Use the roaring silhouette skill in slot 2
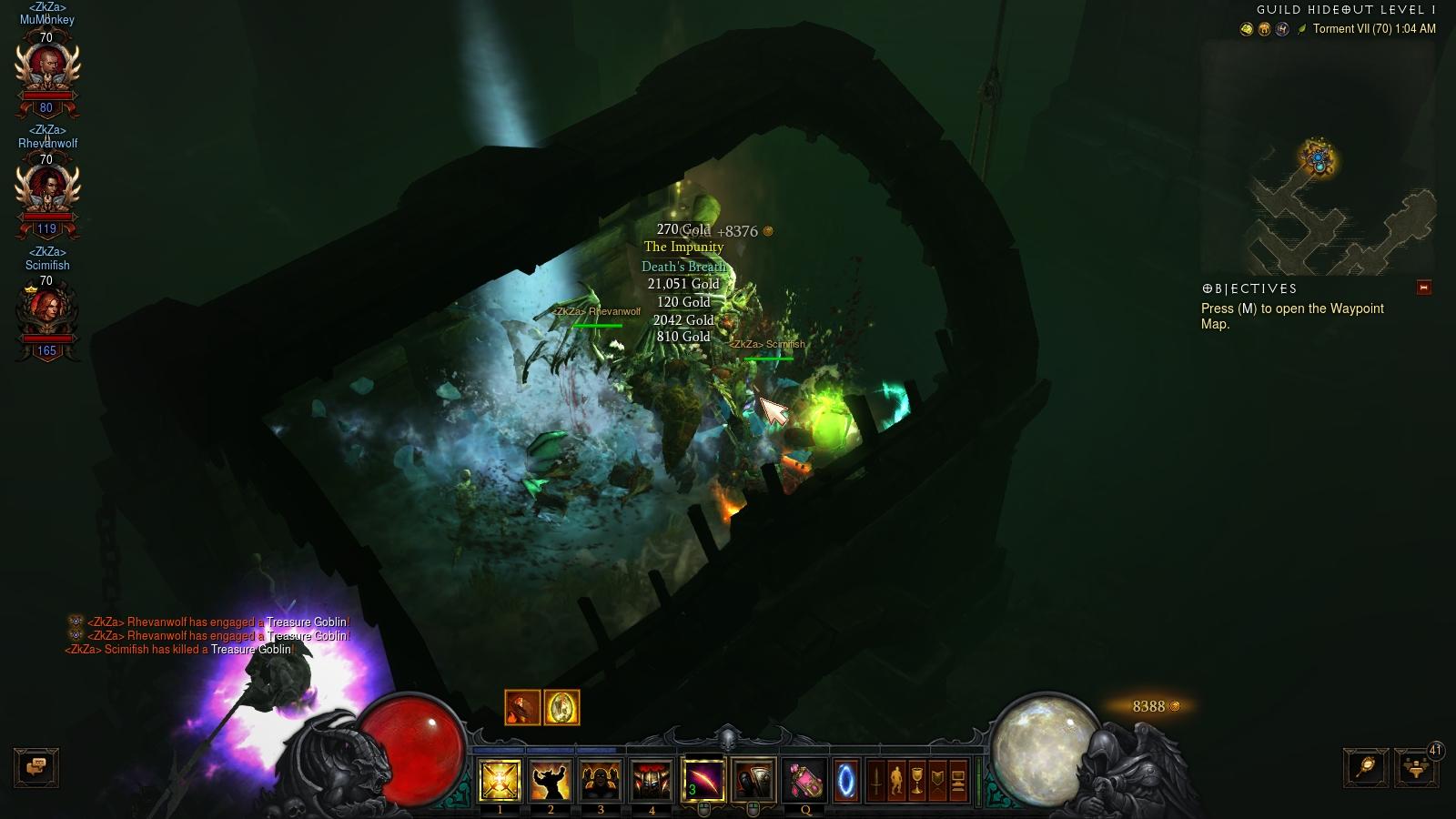1456x819 pixels. (551, 781)
